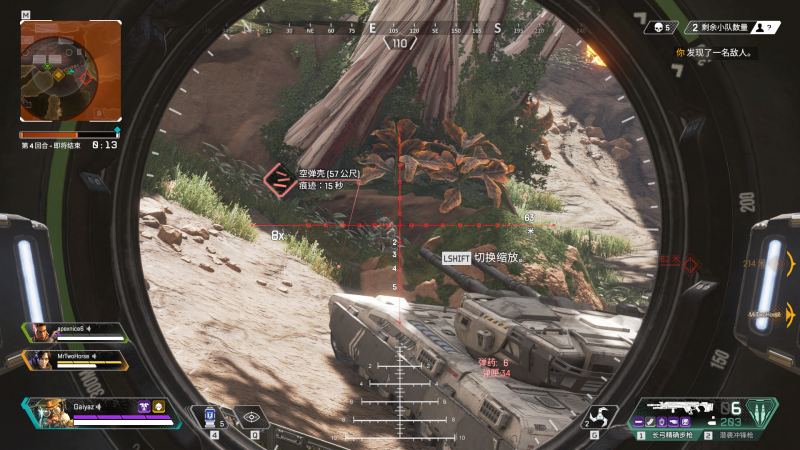Click the sniper ammo type icon

(760, 411)
